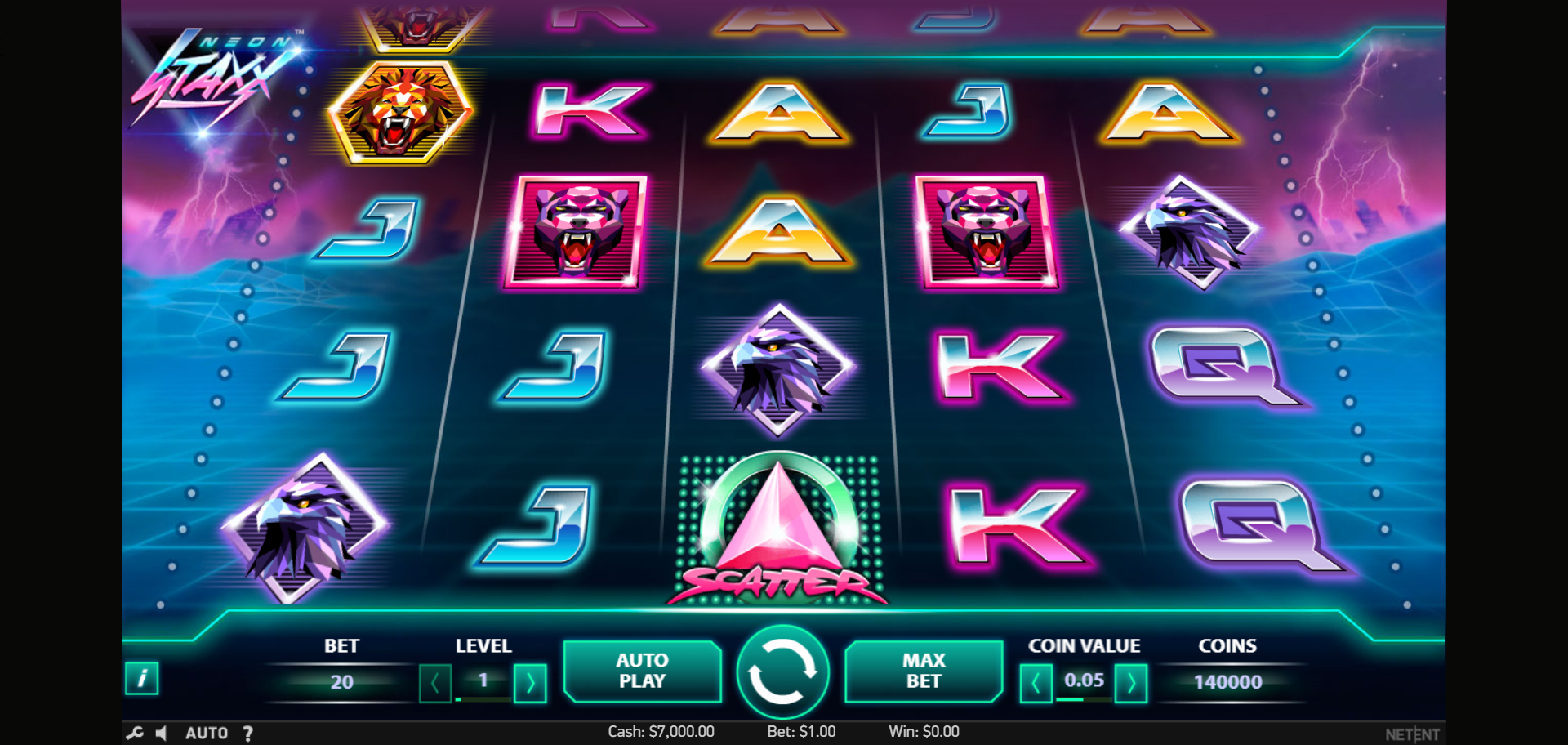Open the wrench settings menu
This screenshot has height=745, width=1568.
135,733
